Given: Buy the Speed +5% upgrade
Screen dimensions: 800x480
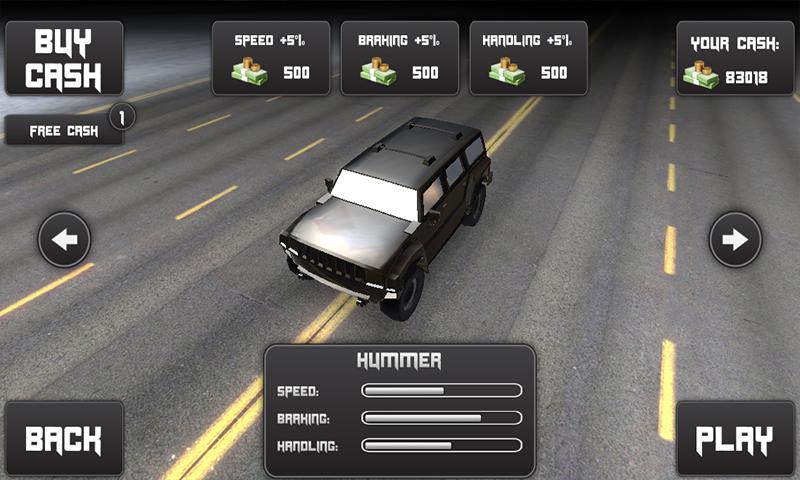Looking at the screenshot, I should [270, 59].
